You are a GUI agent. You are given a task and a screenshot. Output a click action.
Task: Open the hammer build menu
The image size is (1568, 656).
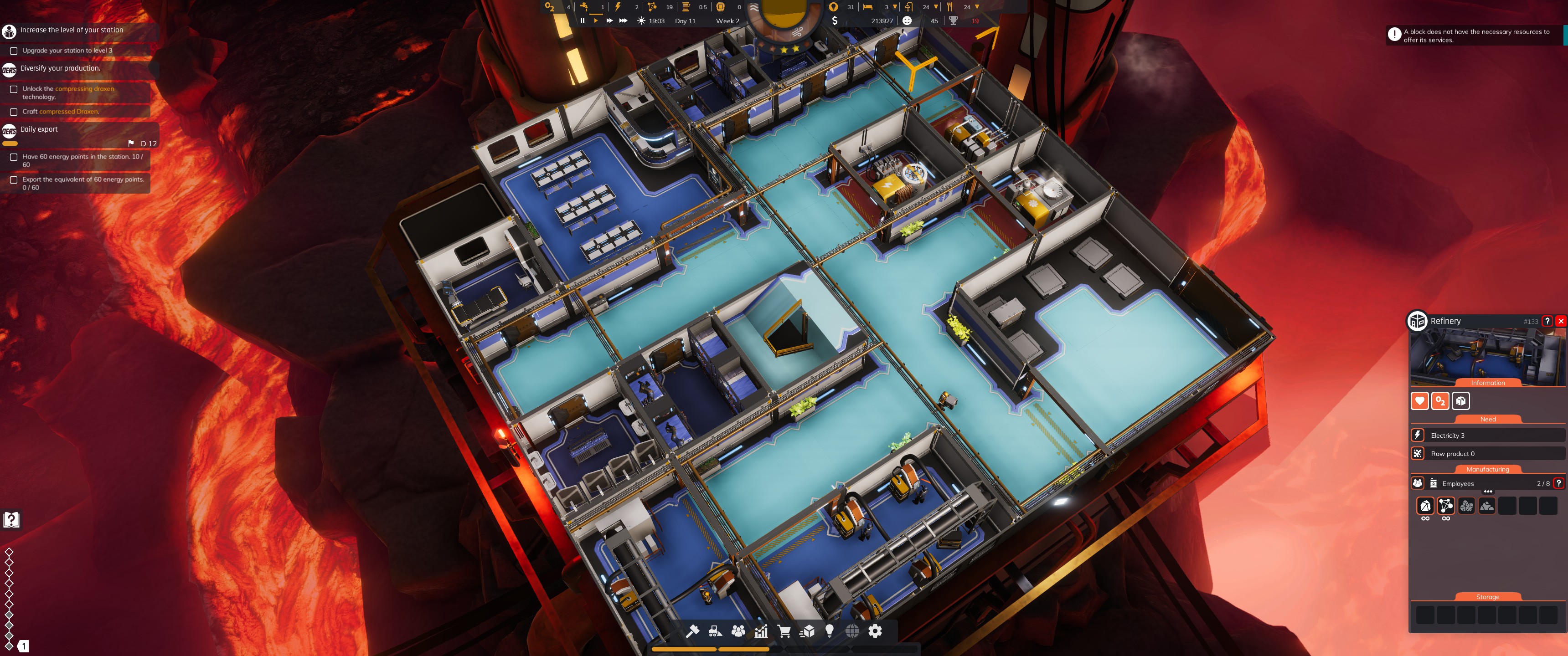click(692, 631)
